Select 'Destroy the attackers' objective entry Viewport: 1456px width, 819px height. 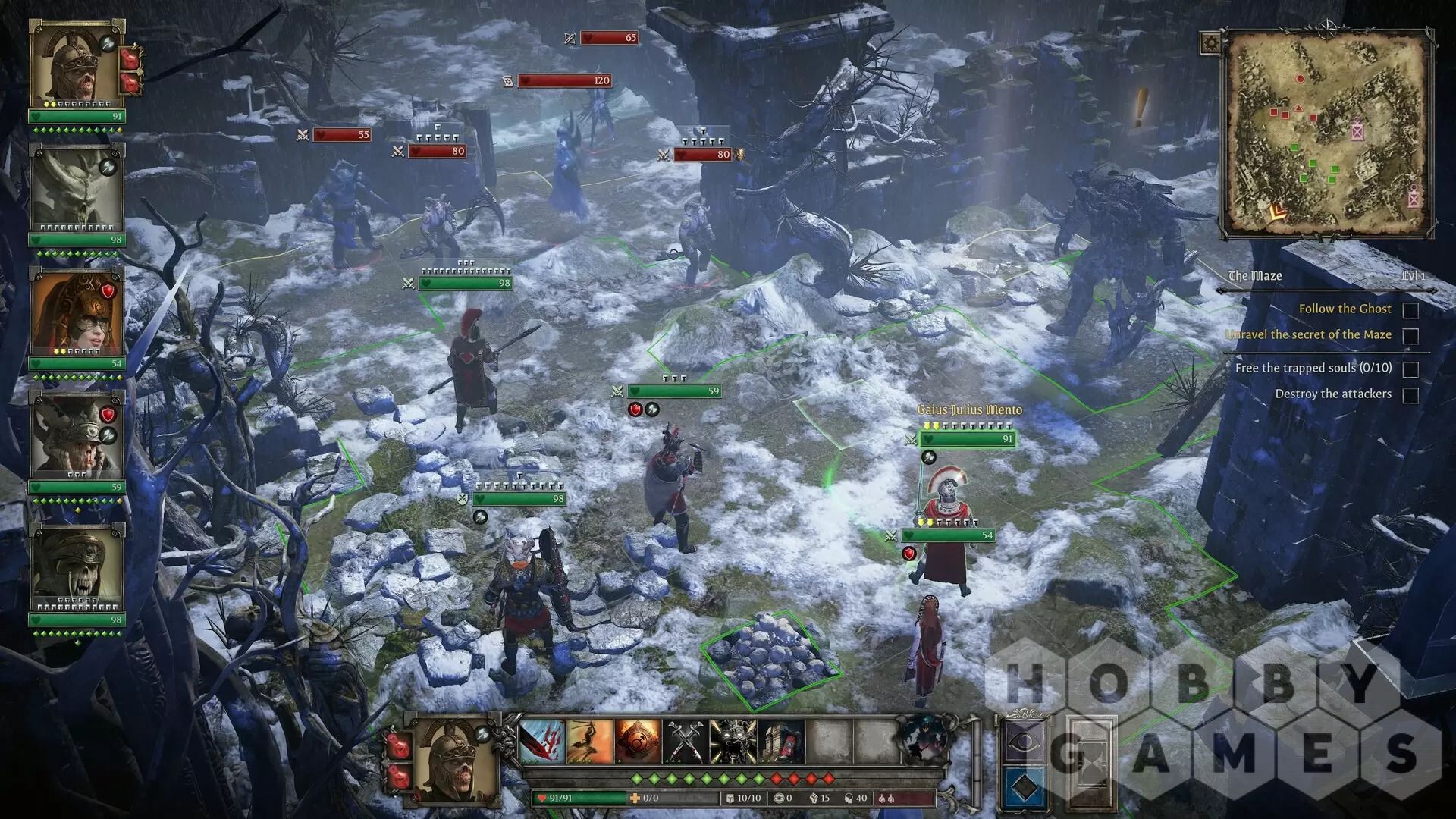click(1332, 394)
